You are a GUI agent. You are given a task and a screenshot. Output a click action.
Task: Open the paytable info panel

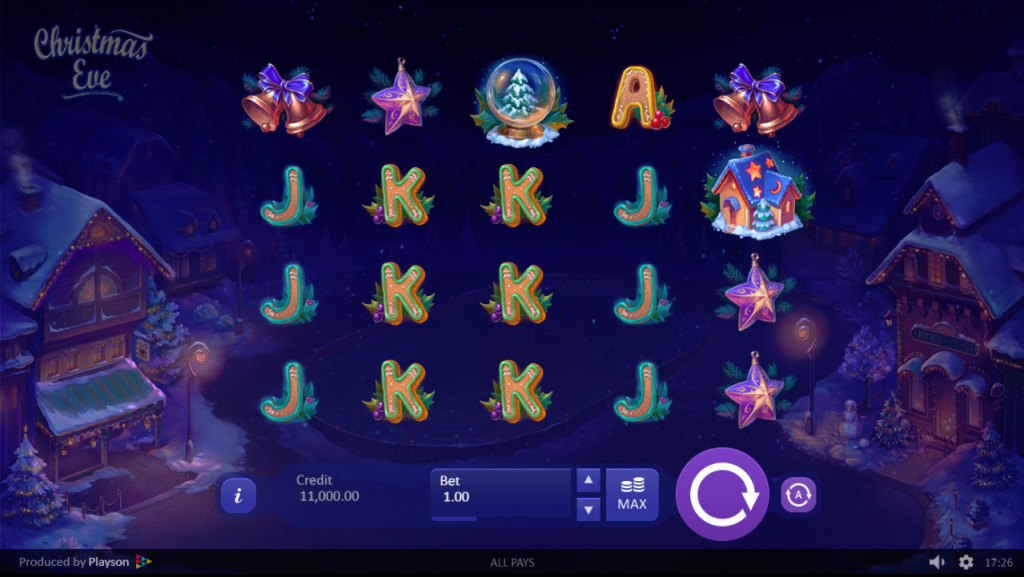click(x=237, y=494)
